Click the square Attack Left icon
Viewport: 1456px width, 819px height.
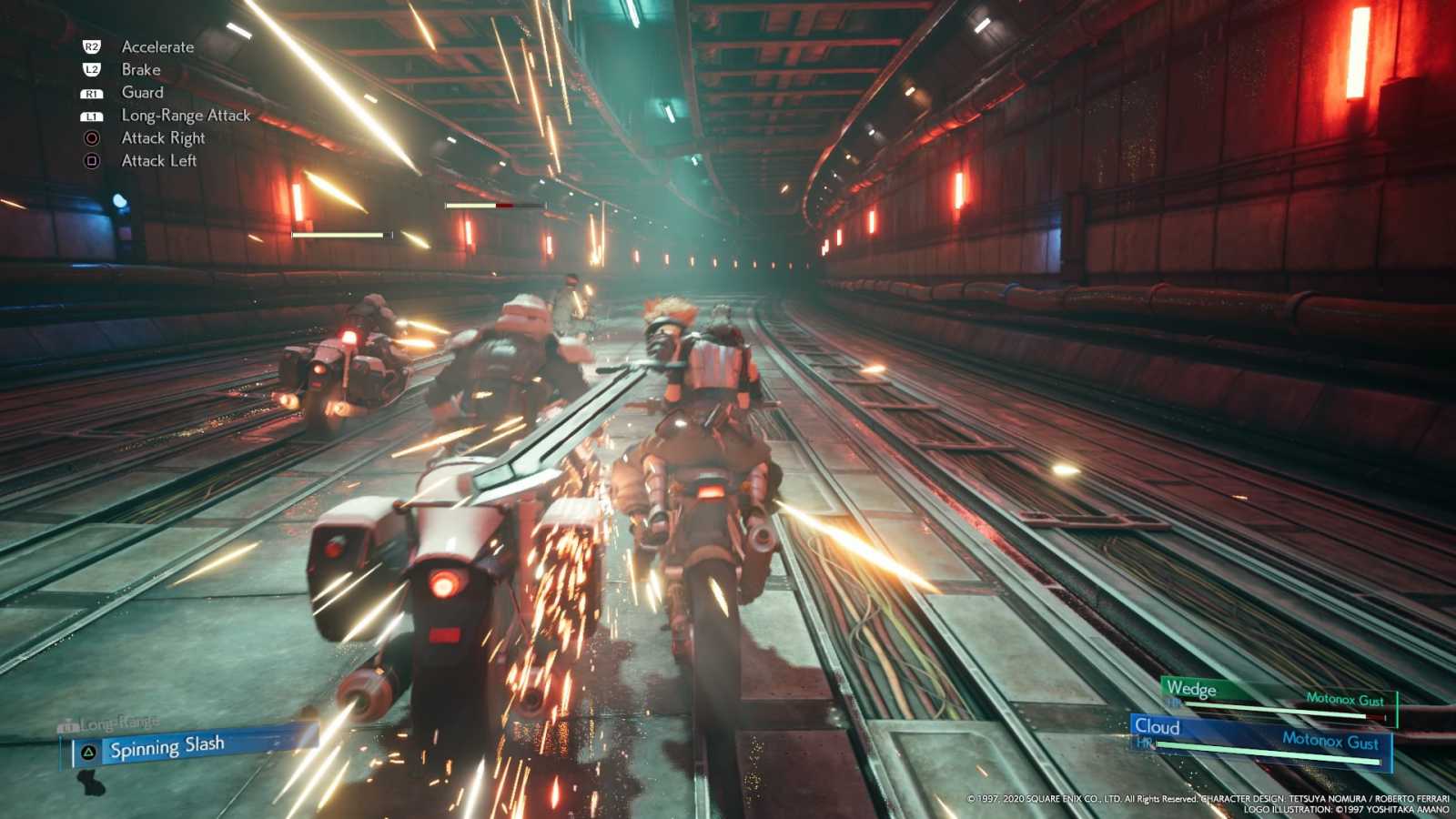(x=91, y=160)
